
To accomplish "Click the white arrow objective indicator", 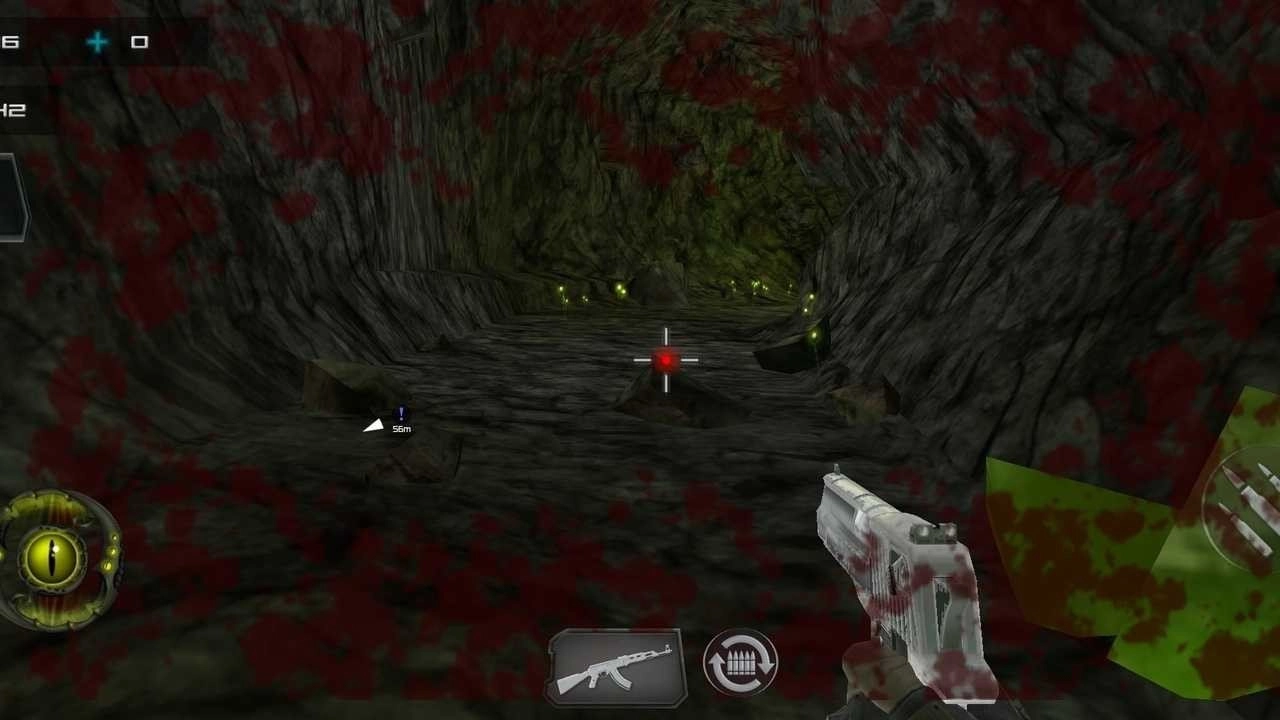I will point(373,425).
